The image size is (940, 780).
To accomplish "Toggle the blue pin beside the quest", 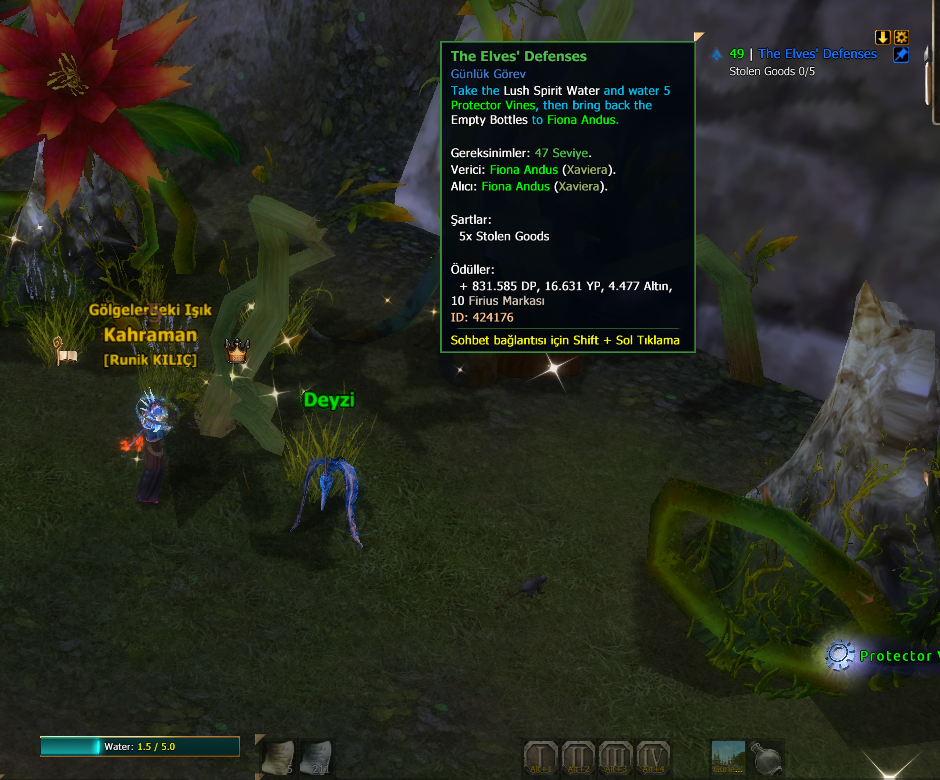I will (901, 55).
